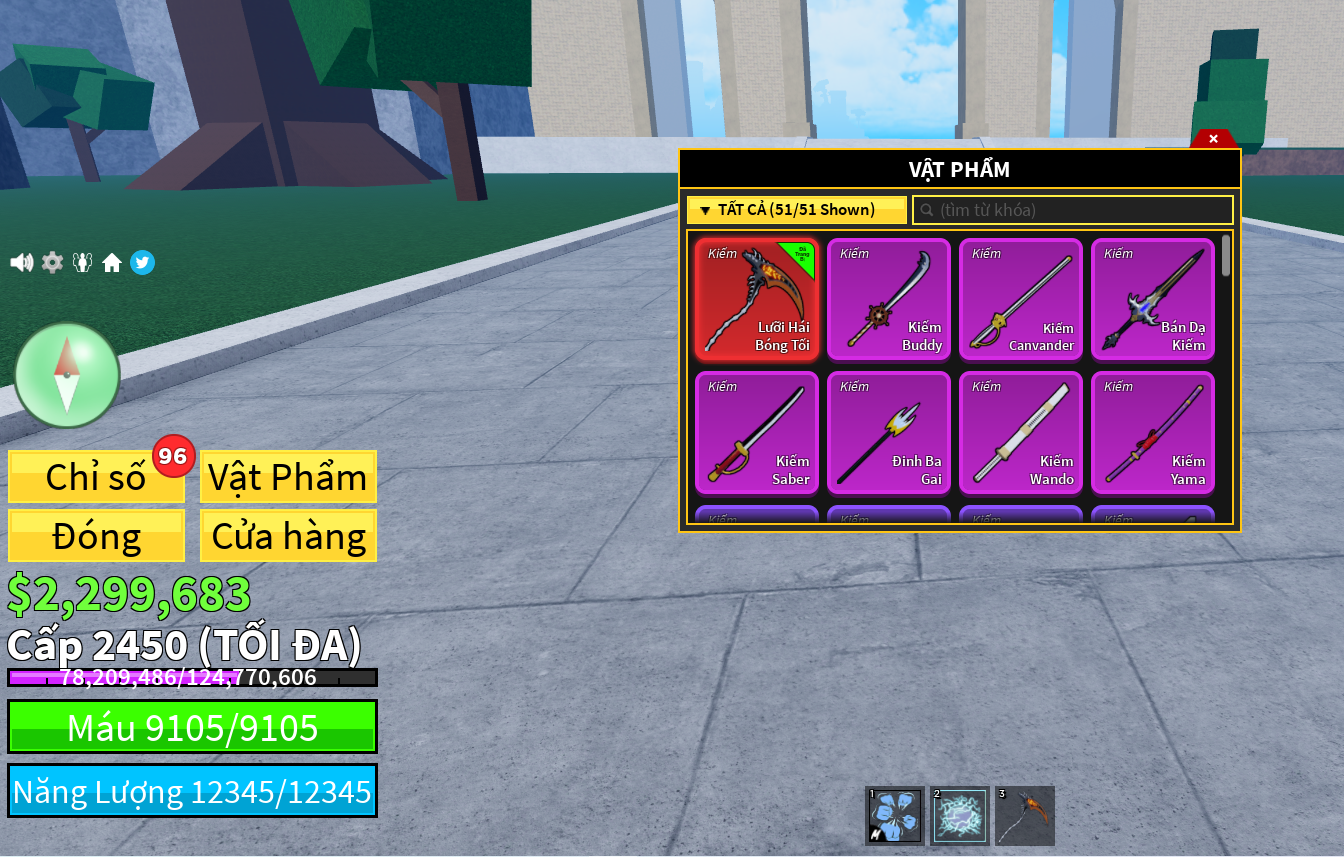
Task: Mute game audio with the speaker icon
Action: [x=21, y=262]
